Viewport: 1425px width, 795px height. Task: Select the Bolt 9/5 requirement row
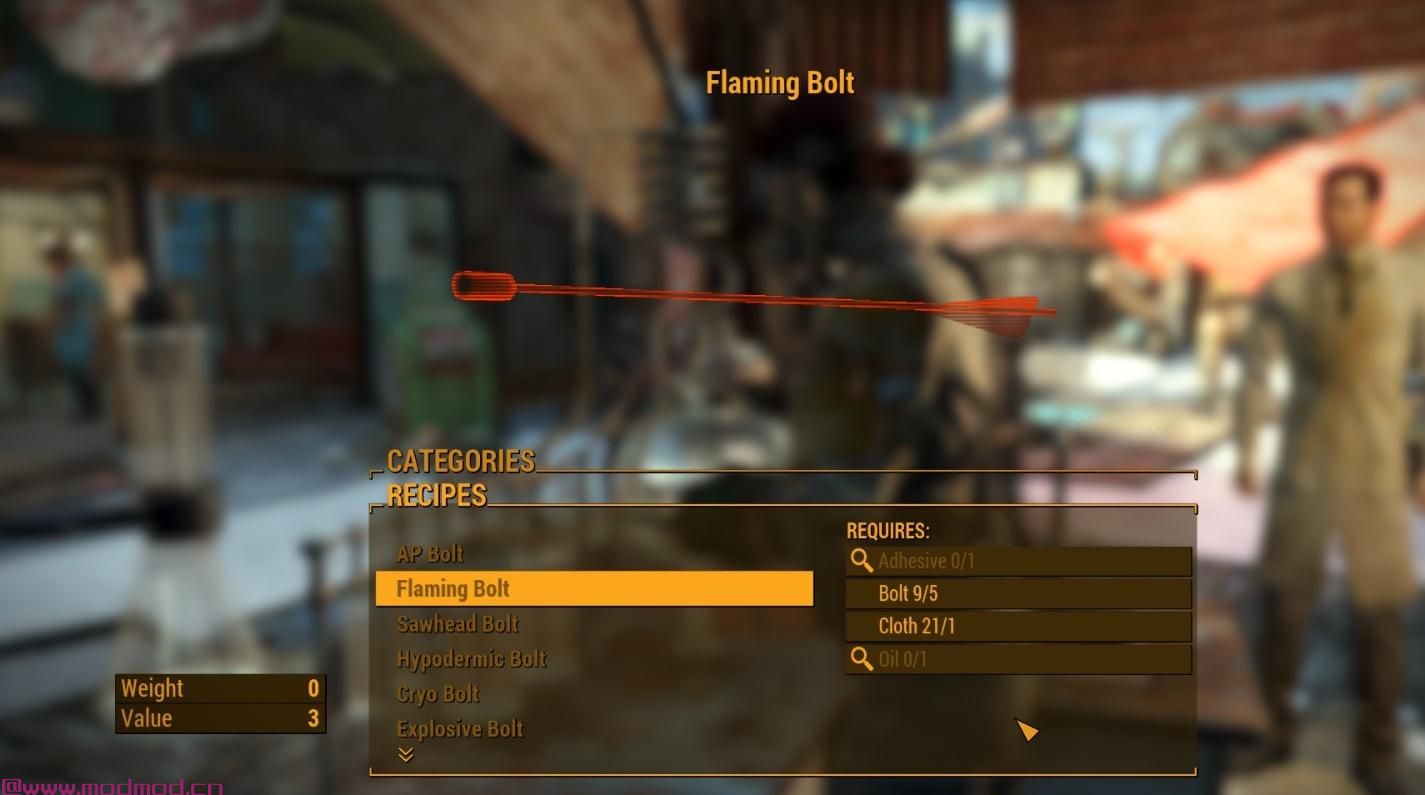(x=1018, y=594)
